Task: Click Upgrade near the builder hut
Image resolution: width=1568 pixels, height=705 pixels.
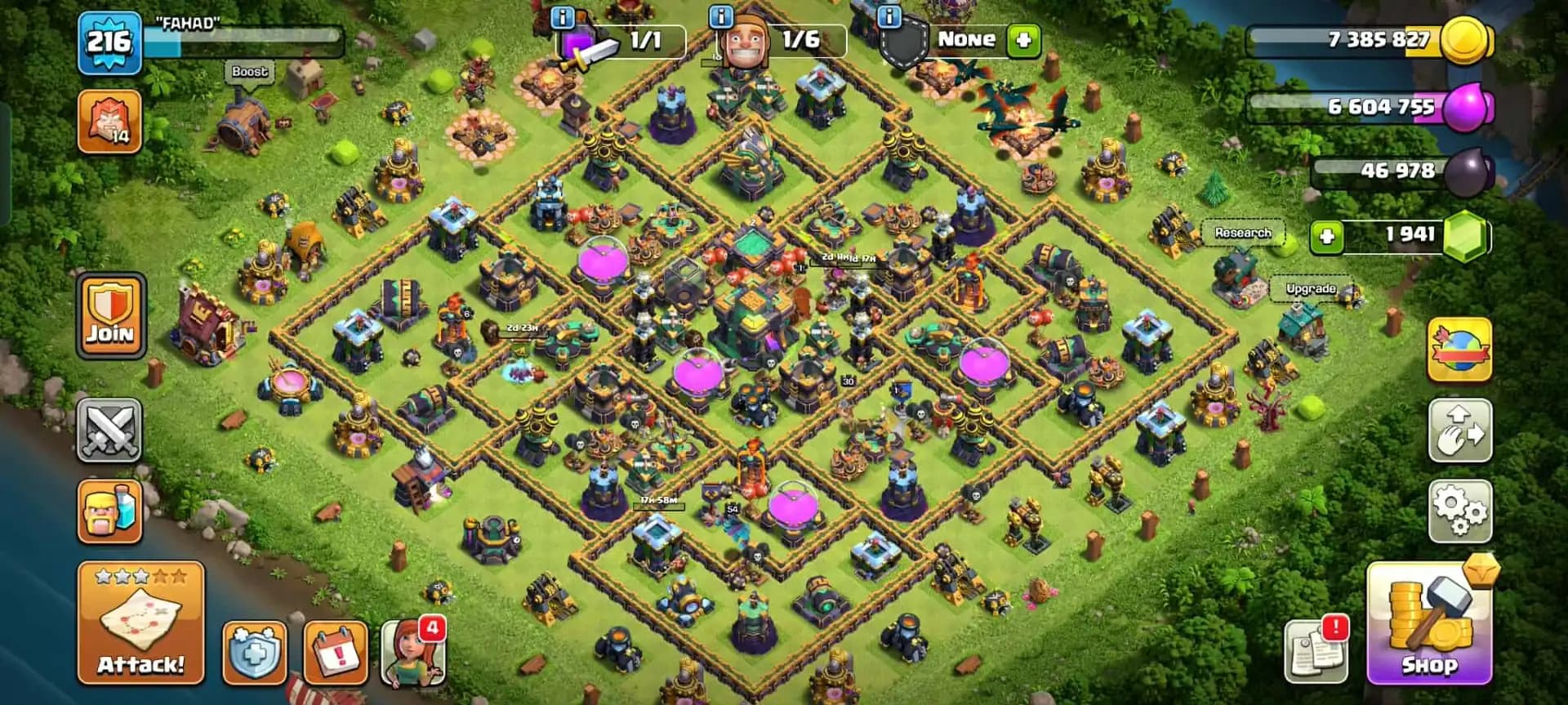Action: point(1310,288)
